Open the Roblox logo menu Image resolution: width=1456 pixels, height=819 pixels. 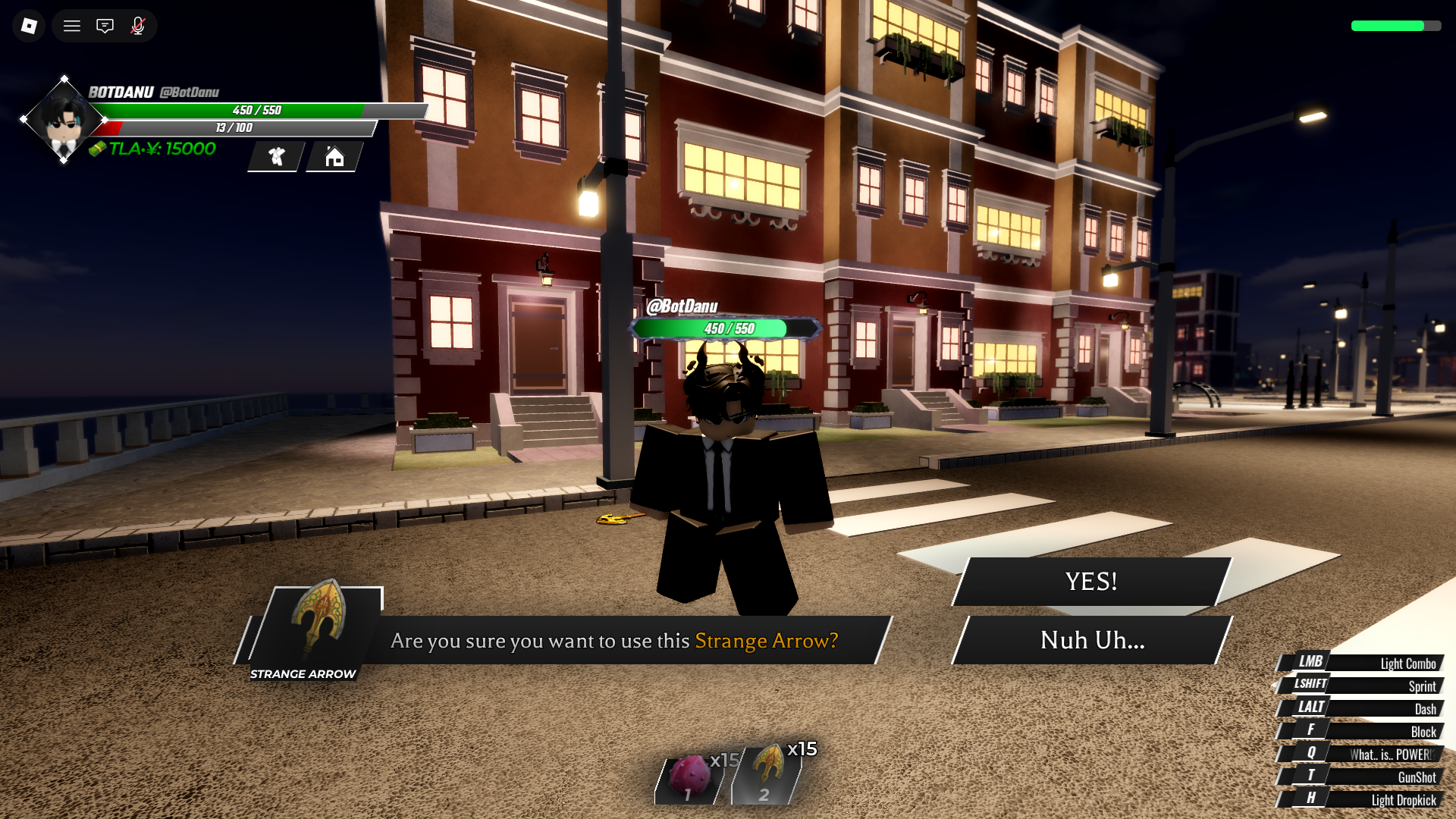[29, 26]
